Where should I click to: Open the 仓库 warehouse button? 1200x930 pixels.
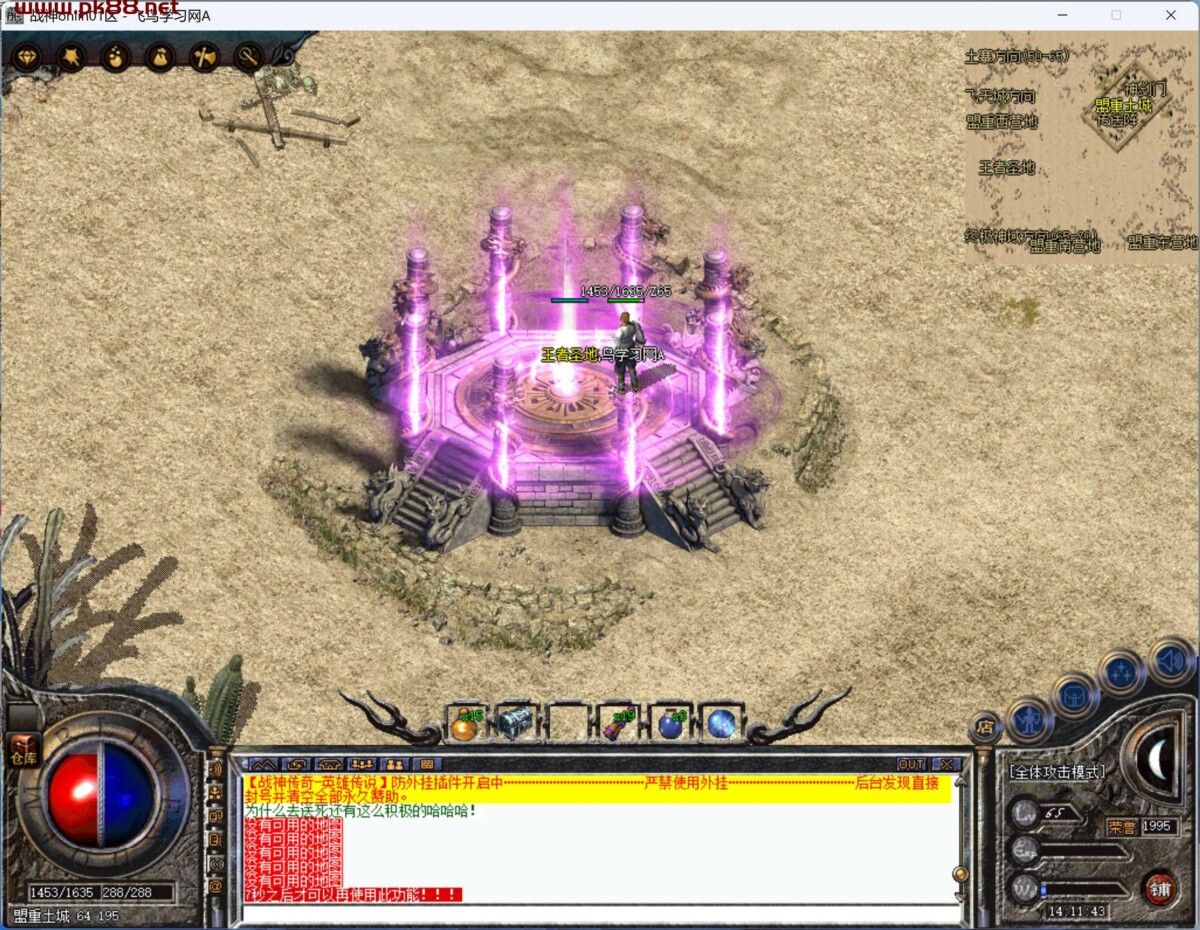coord(22,750)
